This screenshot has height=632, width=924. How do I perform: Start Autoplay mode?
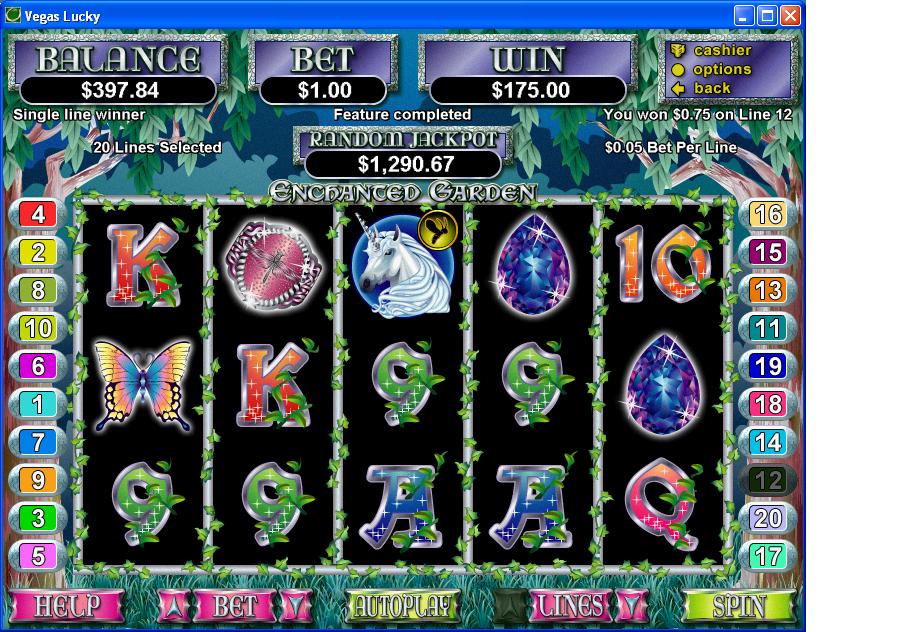coord(402,605)
